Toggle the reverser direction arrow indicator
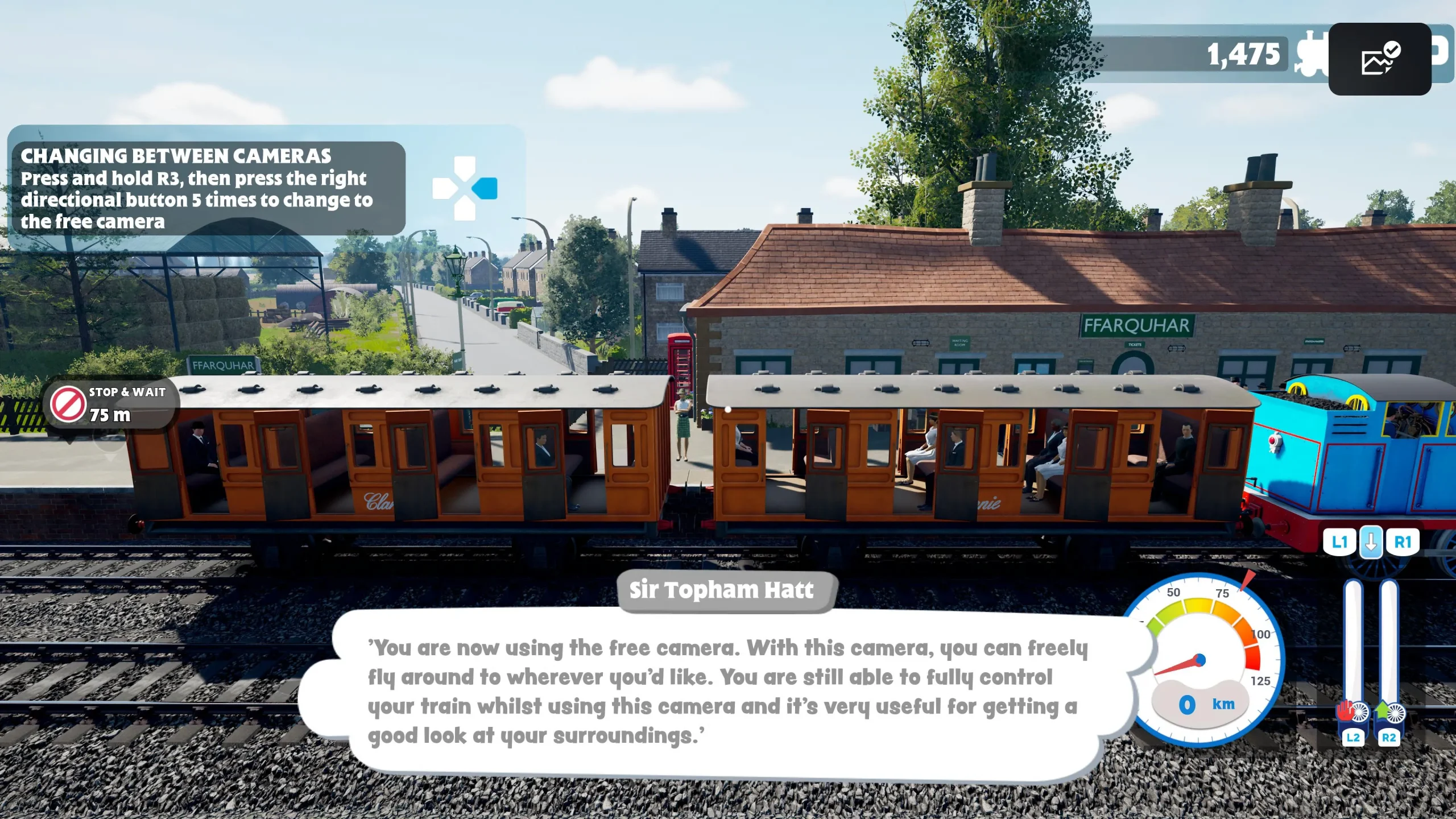 pyautogui.click(x=1371, y=542)
